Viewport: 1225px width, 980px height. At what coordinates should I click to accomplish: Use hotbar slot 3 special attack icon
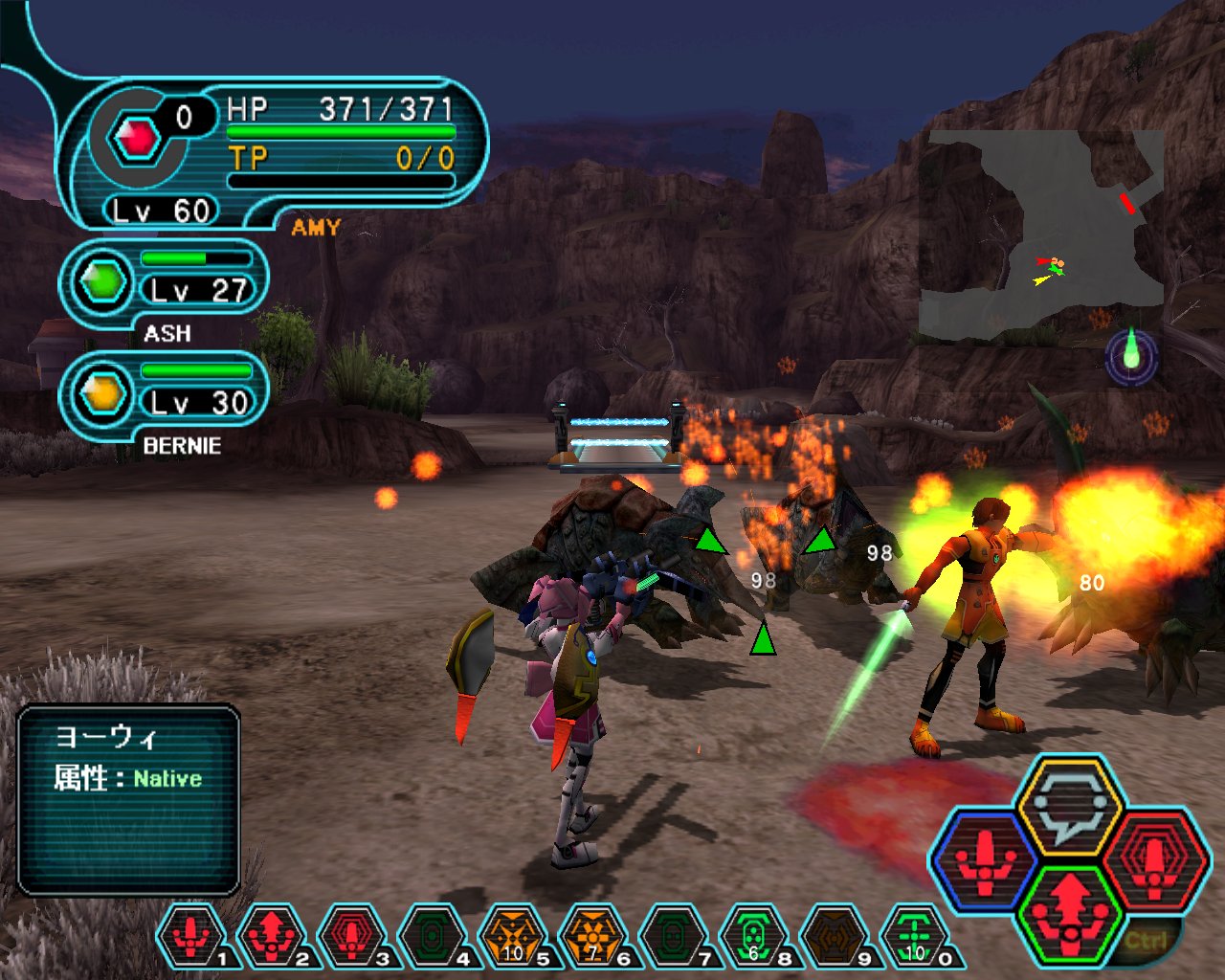point(352,935)
